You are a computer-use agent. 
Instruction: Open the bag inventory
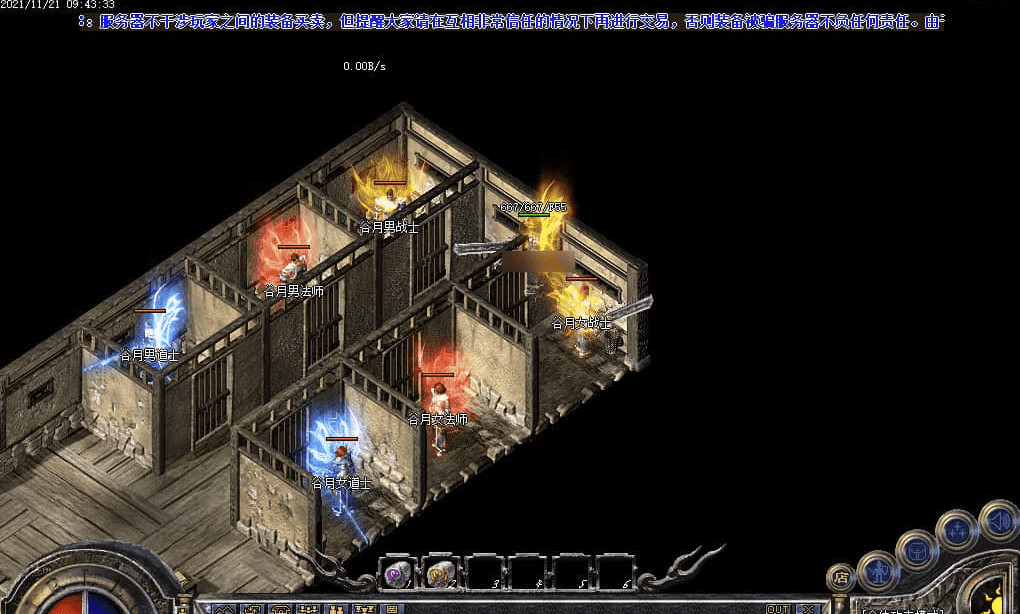916,549
